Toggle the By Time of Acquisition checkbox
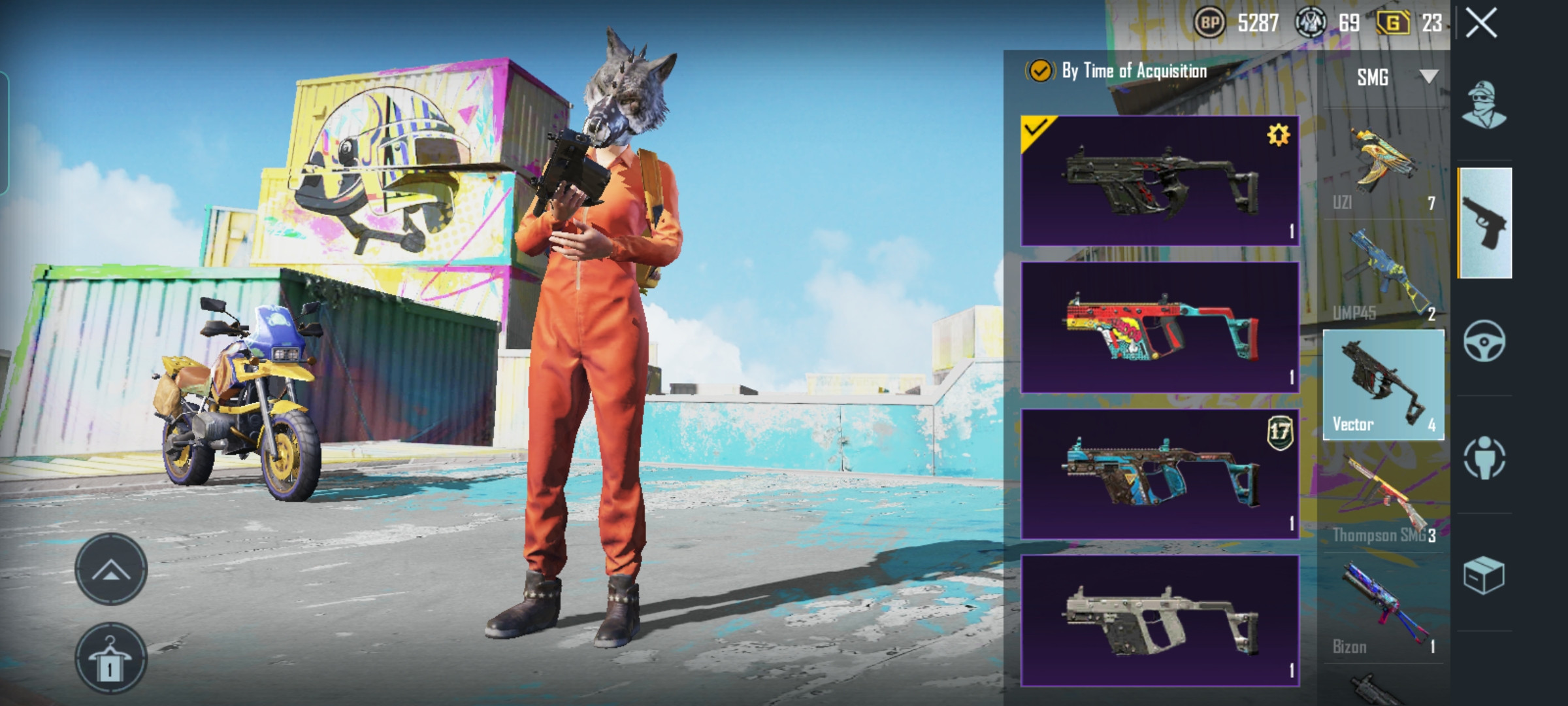This screenshot has width=1568, height=706. click(x=1040, y=71)
